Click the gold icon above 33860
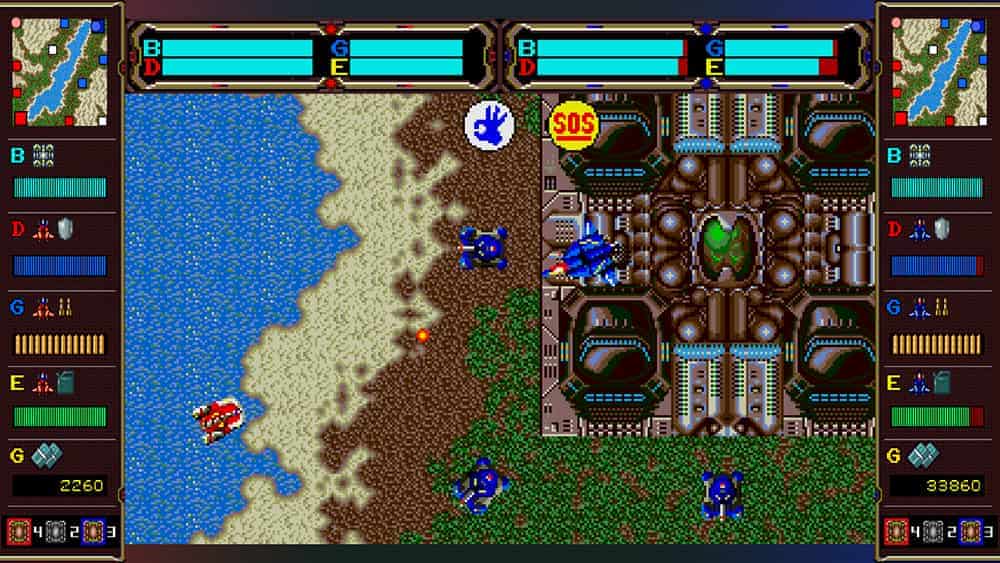The image size is (1000, 563). [922, 456]
